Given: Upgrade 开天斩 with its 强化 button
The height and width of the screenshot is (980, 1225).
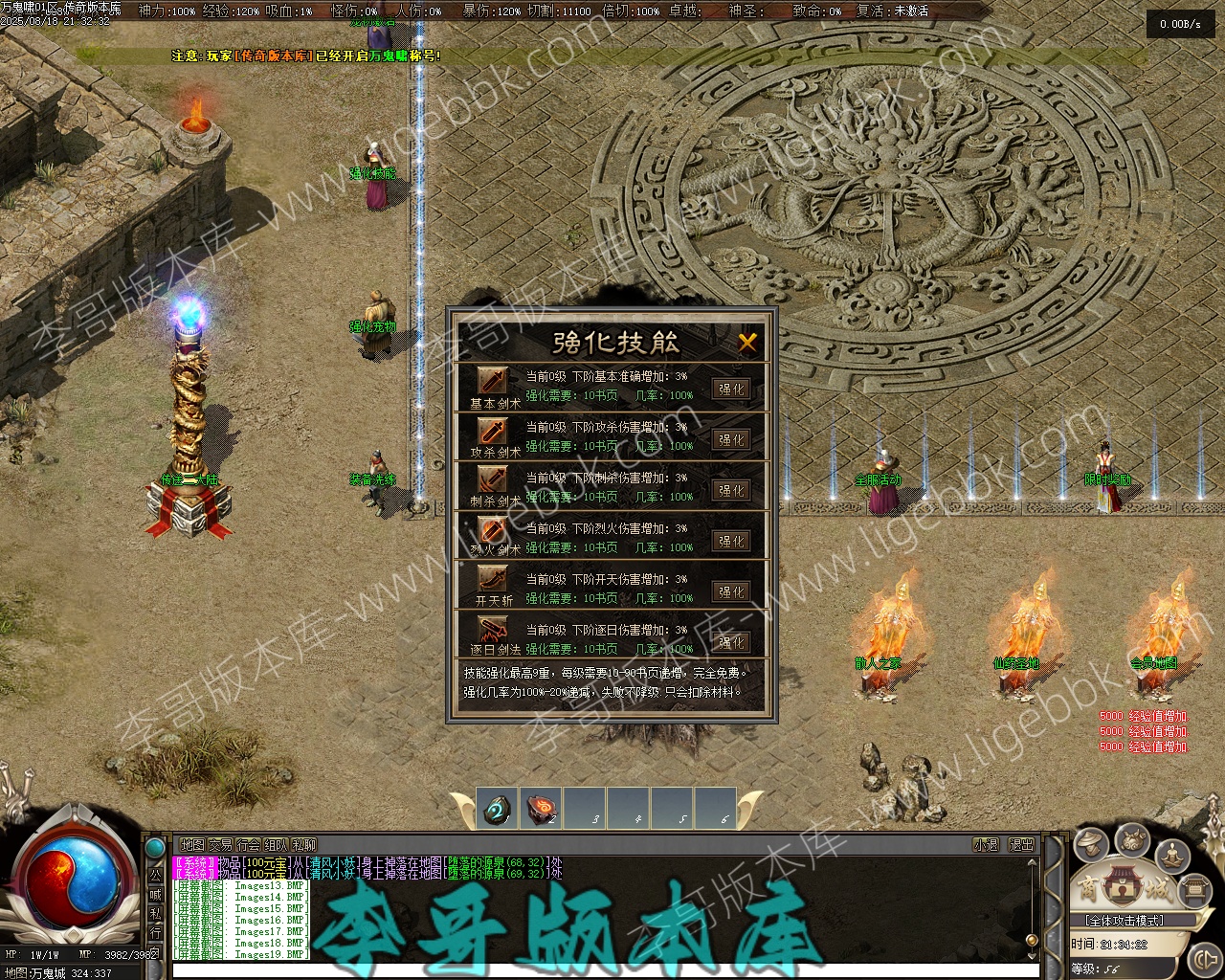Looking at the screenshot, I should pyautogui.click(x=731, y=592).
